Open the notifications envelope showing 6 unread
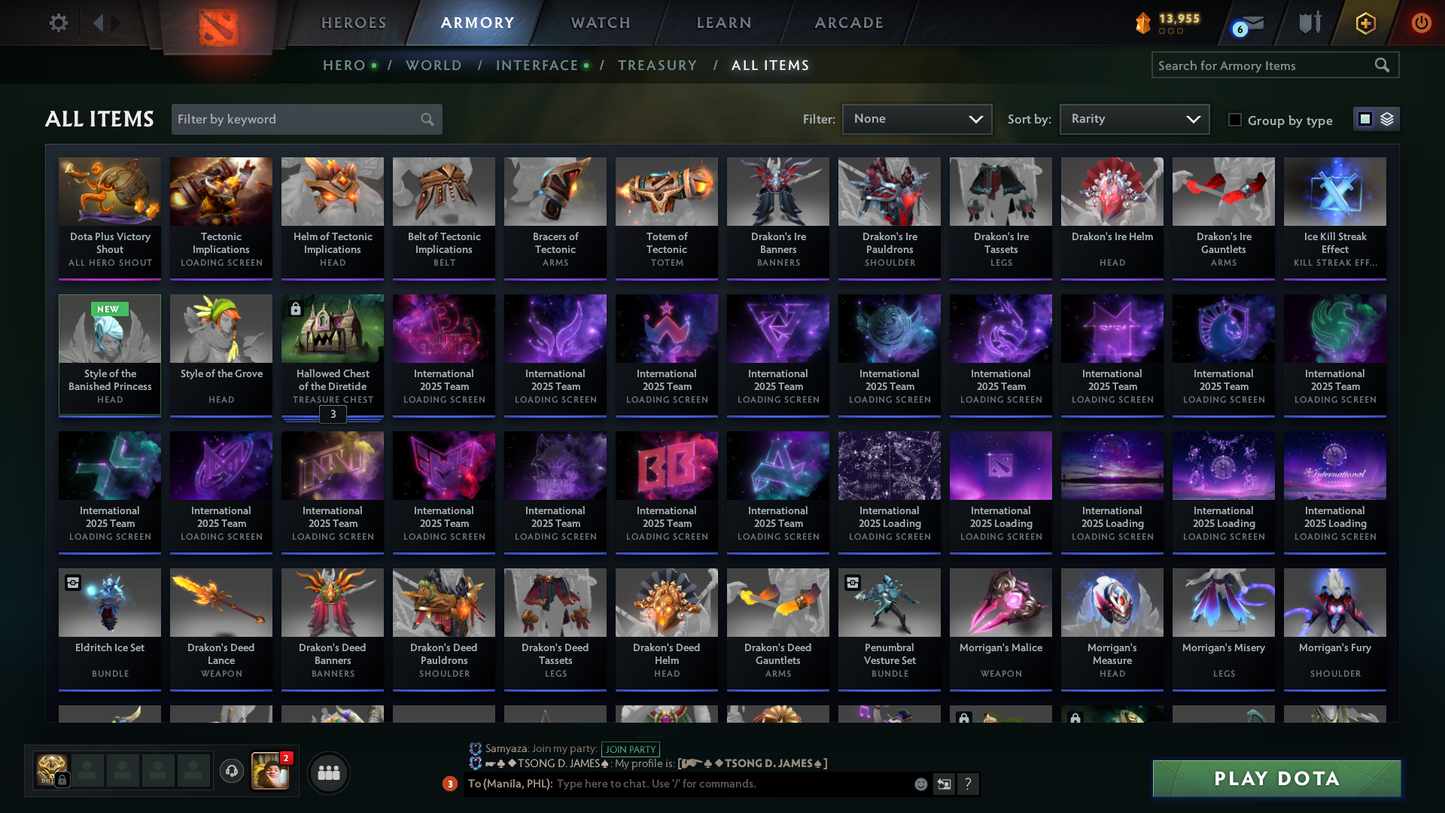 (x=1249, y=22)
